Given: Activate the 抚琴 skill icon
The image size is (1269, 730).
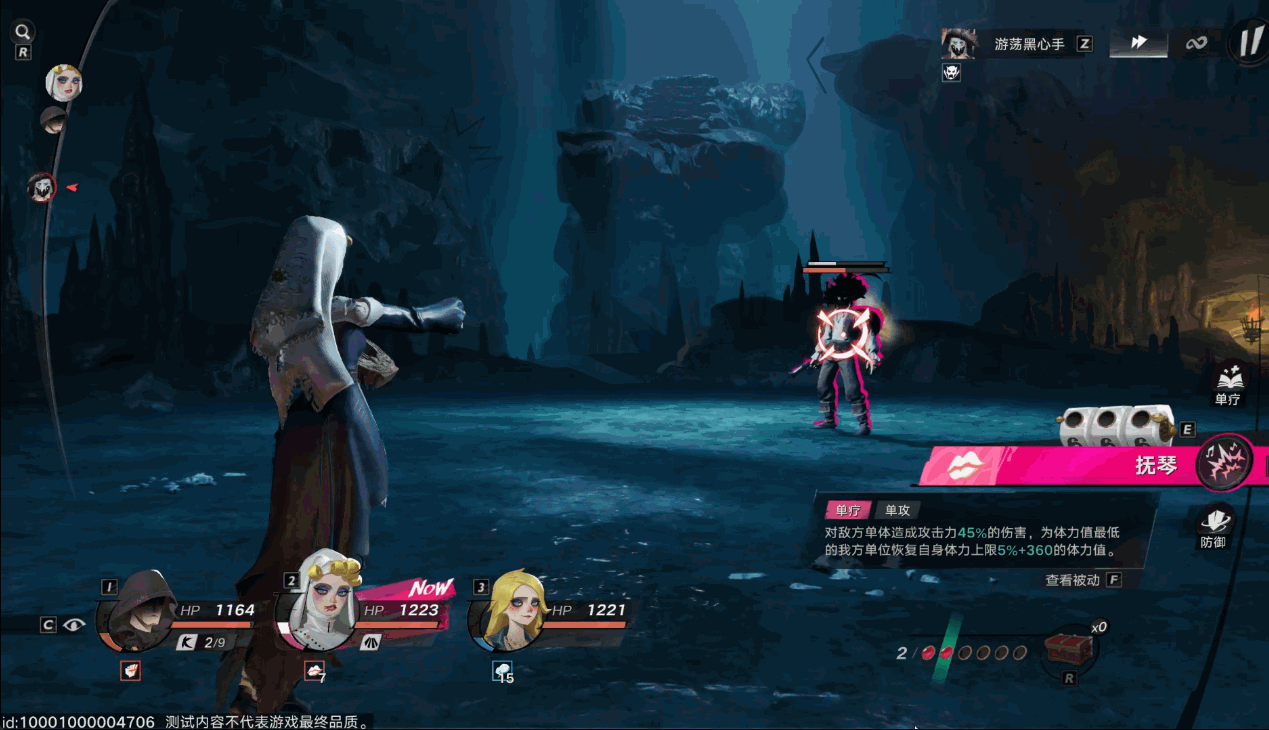Looking at the screenshot, I should [1225, 462].
